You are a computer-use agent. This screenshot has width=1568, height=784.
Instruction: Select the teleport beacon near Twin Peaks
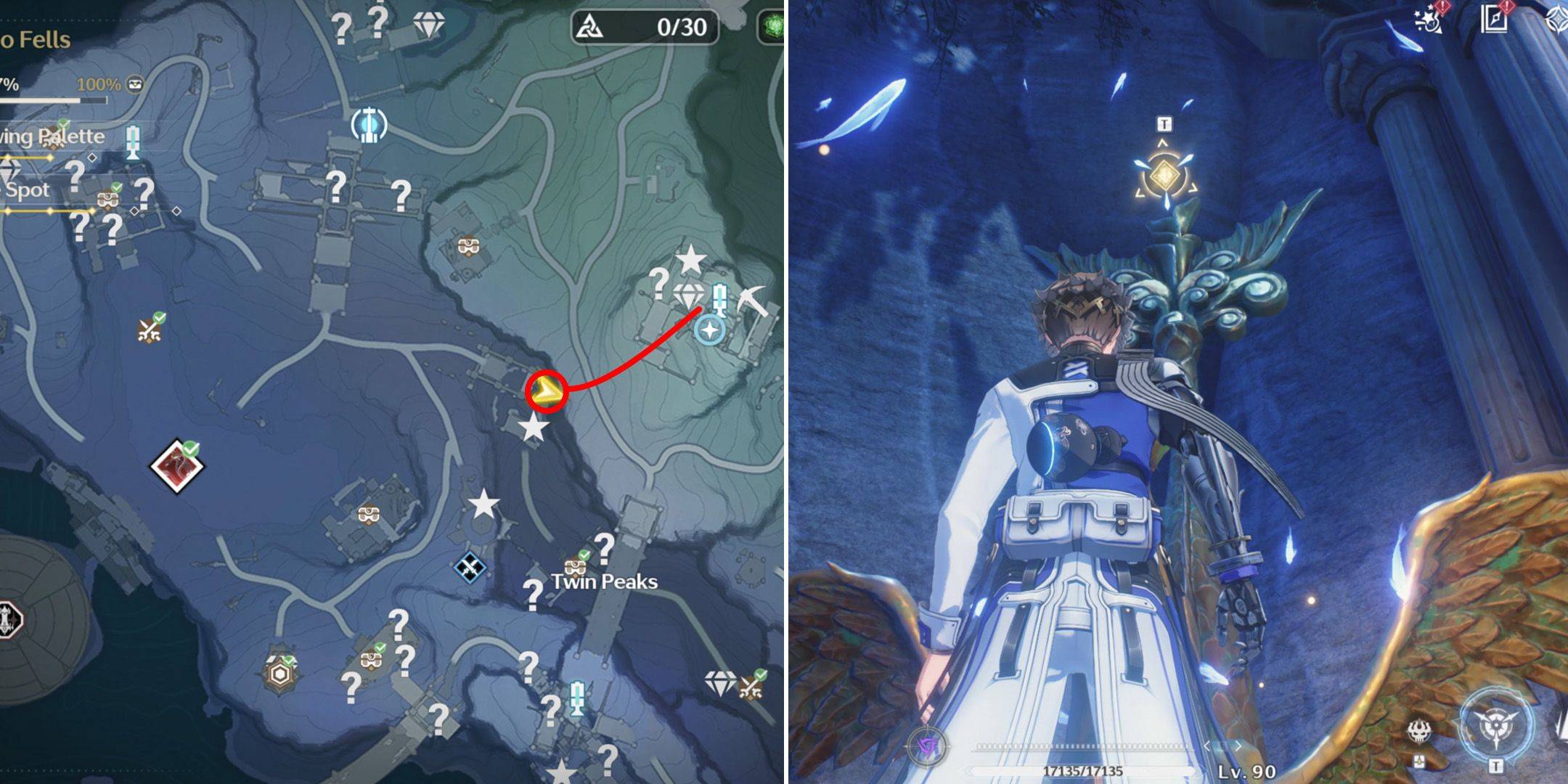coord(577,698)
